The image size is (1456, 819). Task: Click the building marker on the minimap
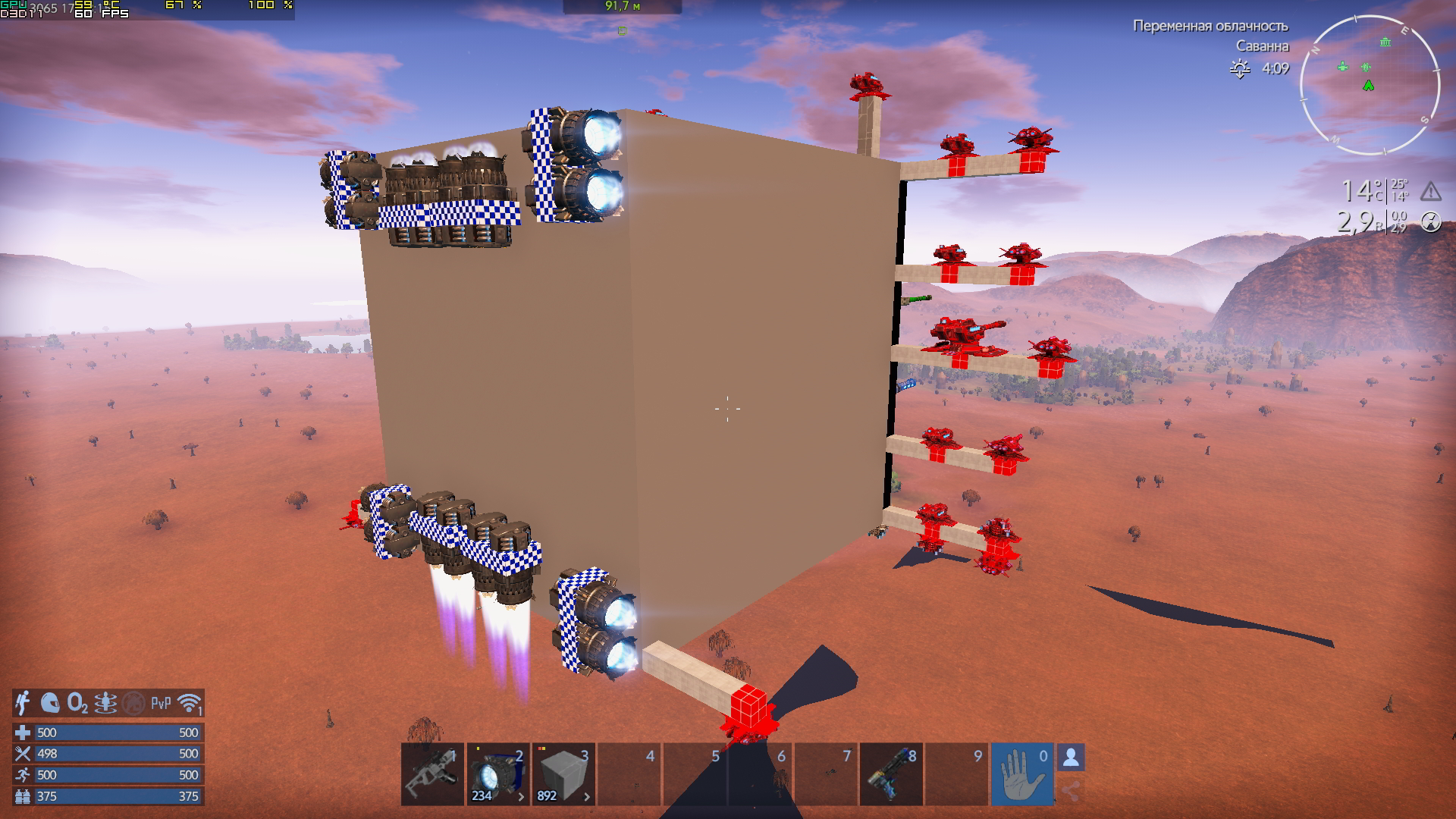[x=1385, y=42]
